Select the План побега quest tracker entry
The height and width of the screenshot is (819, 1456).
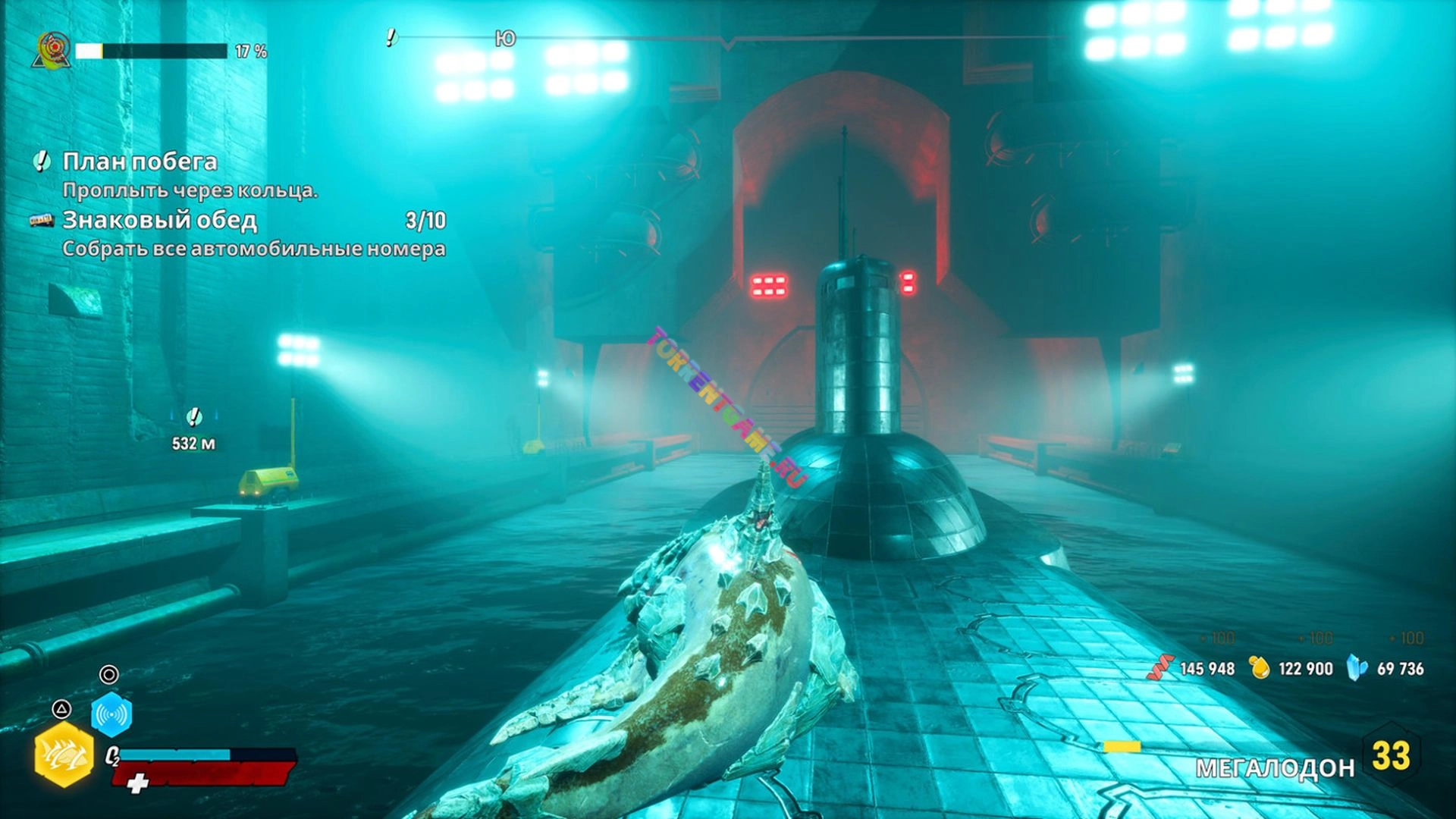140,162
